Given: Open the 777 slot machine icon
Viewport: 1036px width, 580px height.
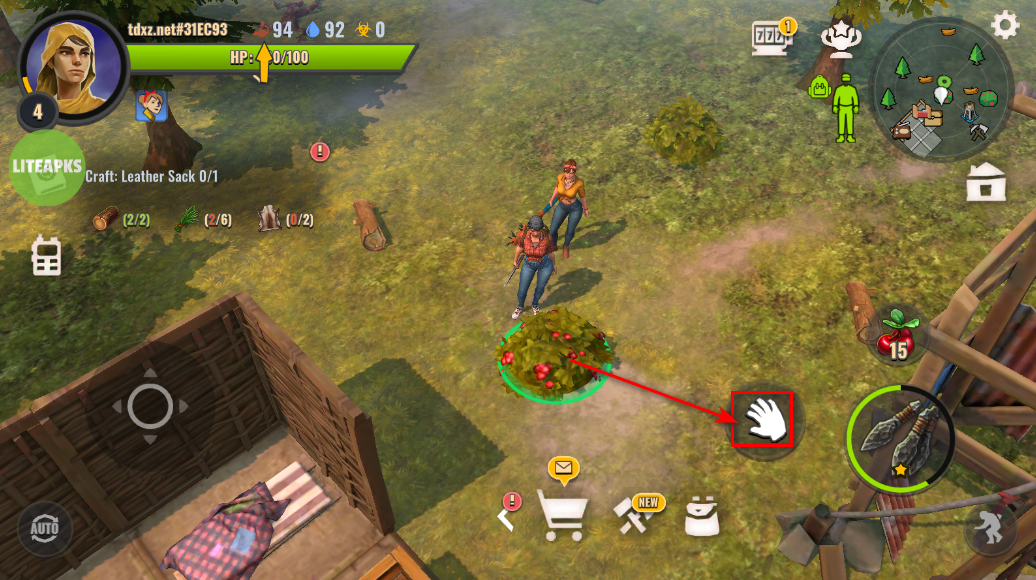Looking at the screenshot, I should point(771,38).
